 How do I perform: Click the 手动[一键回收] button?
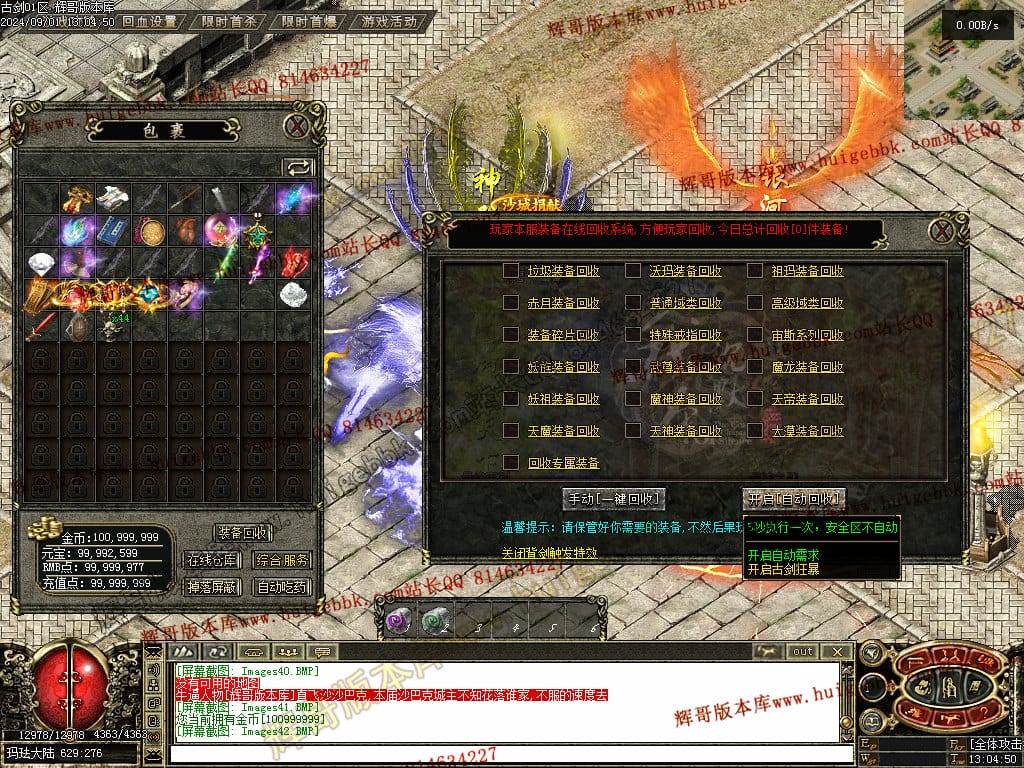coord(614,498)
